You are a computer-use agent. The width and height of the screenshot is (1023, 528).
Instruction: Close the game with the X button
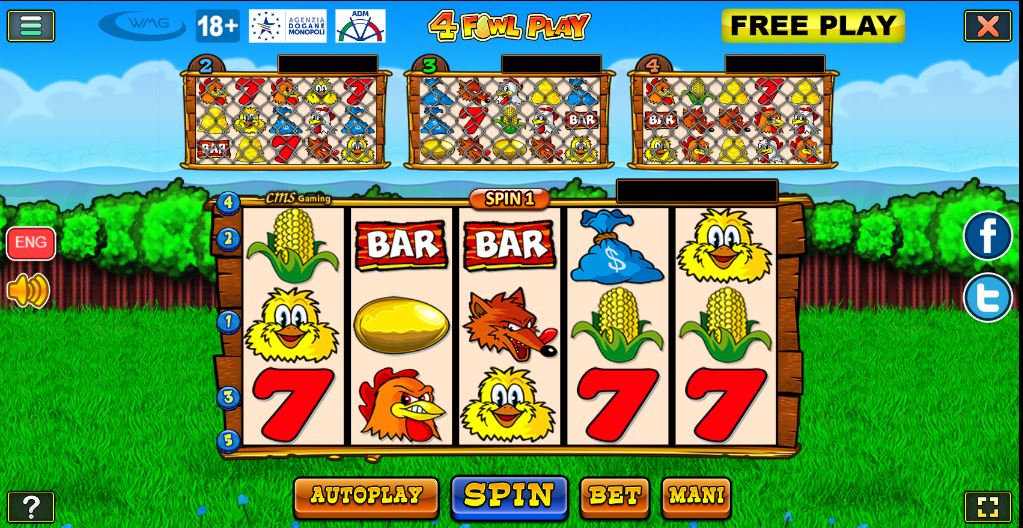(987, 26)
